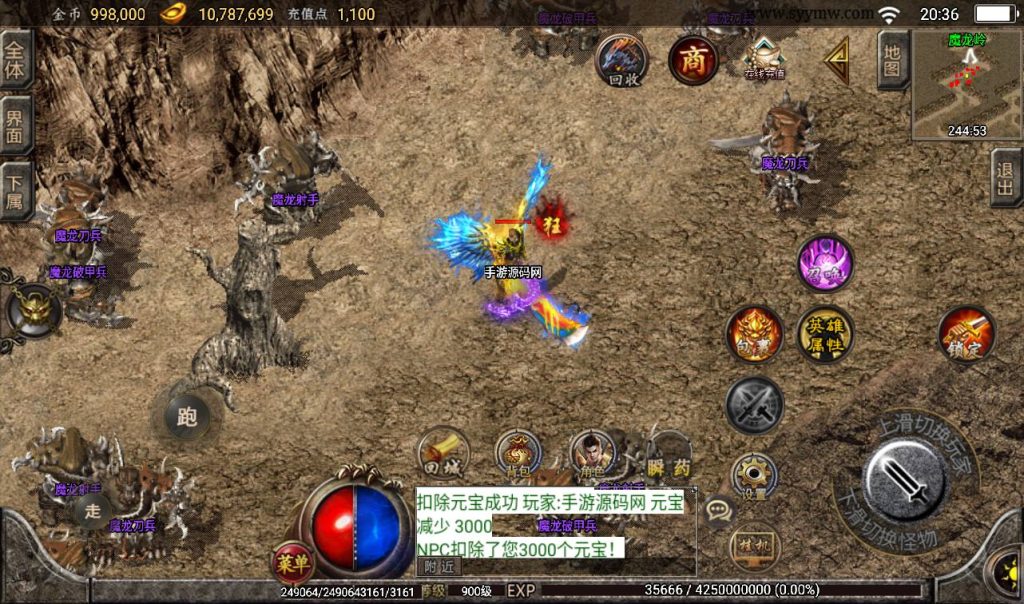
Task: Tap the 退出 exit button
Action: pyautogui.click(x=1006, y=178)
